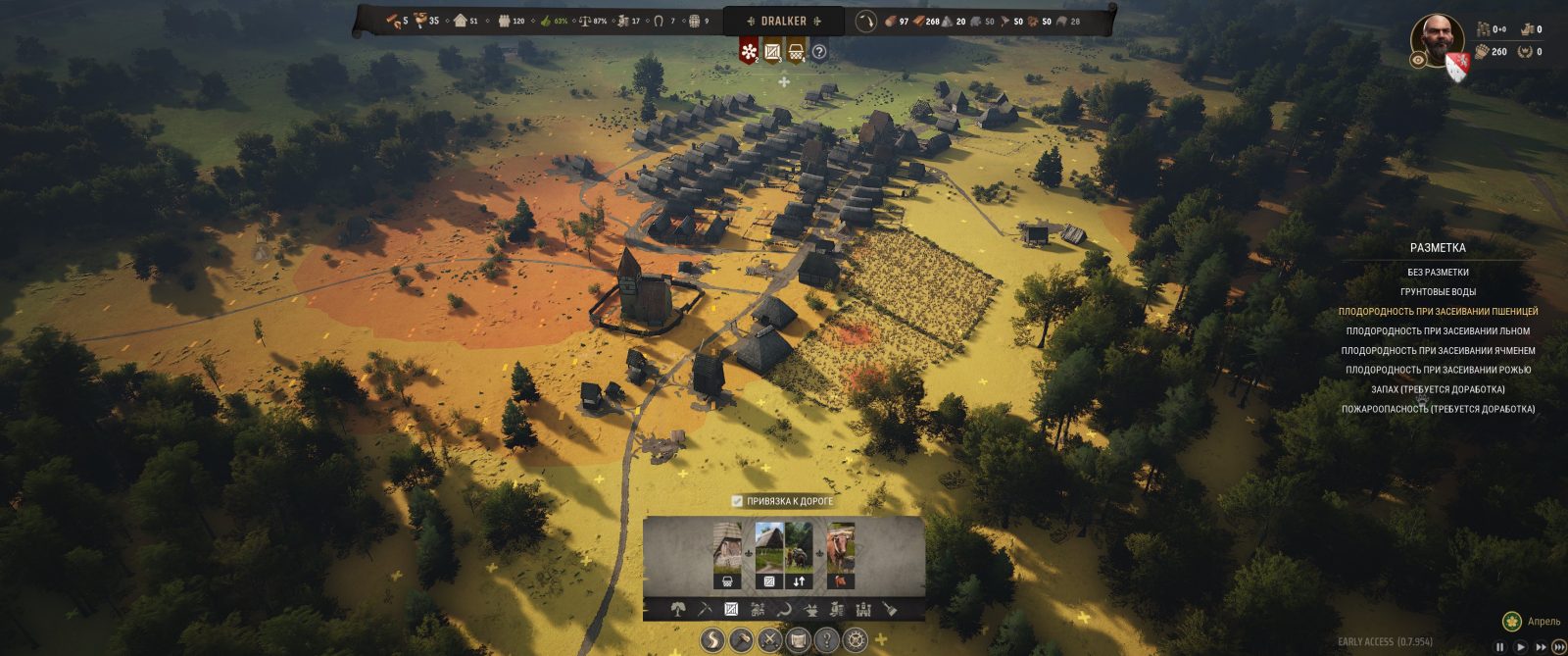The height and width of the screenshot is (656, 1568).
Task: Open the castle build category
Action: (863, 609)
